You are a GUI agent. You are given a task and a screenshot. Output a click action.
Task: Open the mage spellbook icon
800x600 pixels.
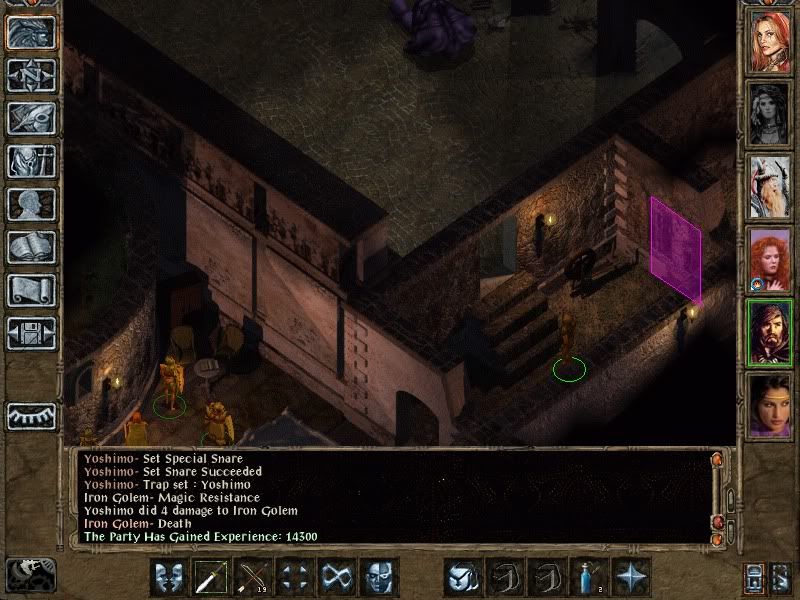click(31, 247)
